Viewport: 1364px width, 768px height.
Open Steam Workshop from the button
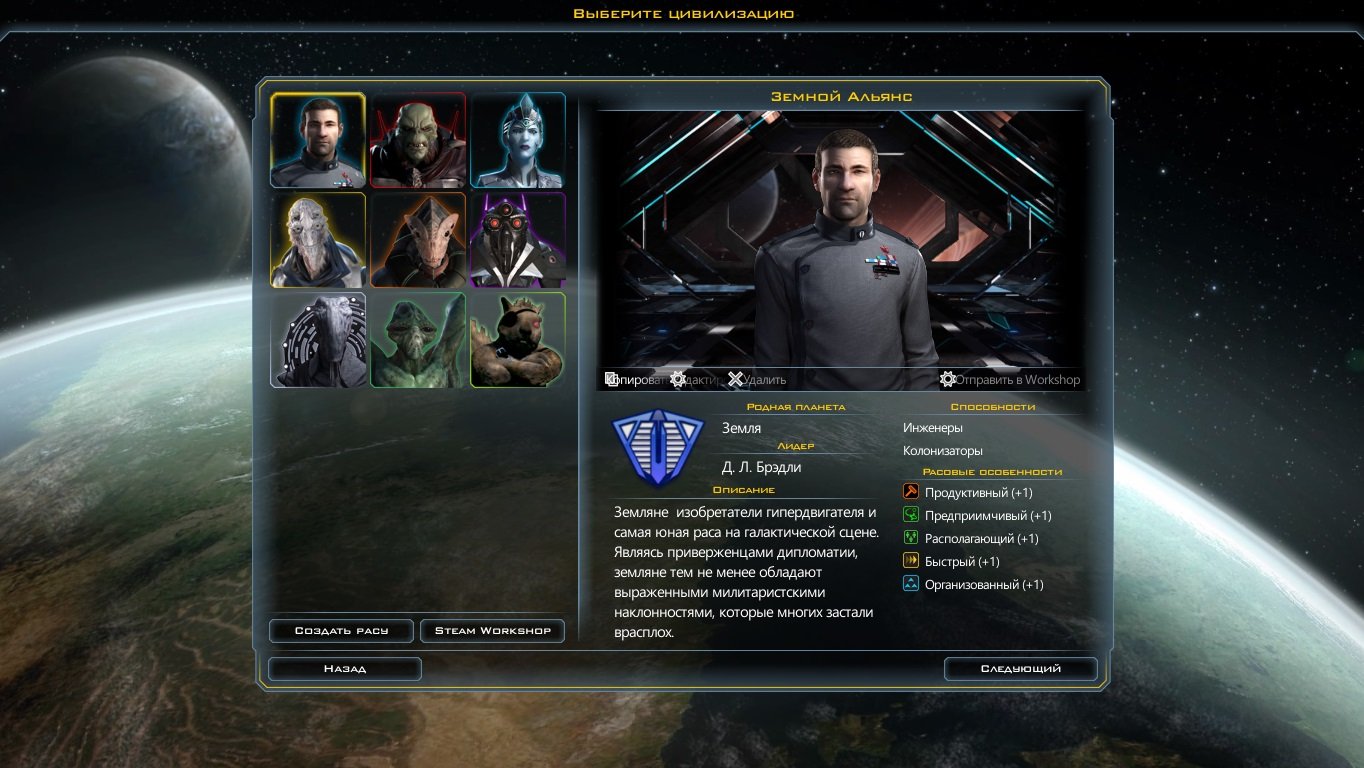point(493,630)
